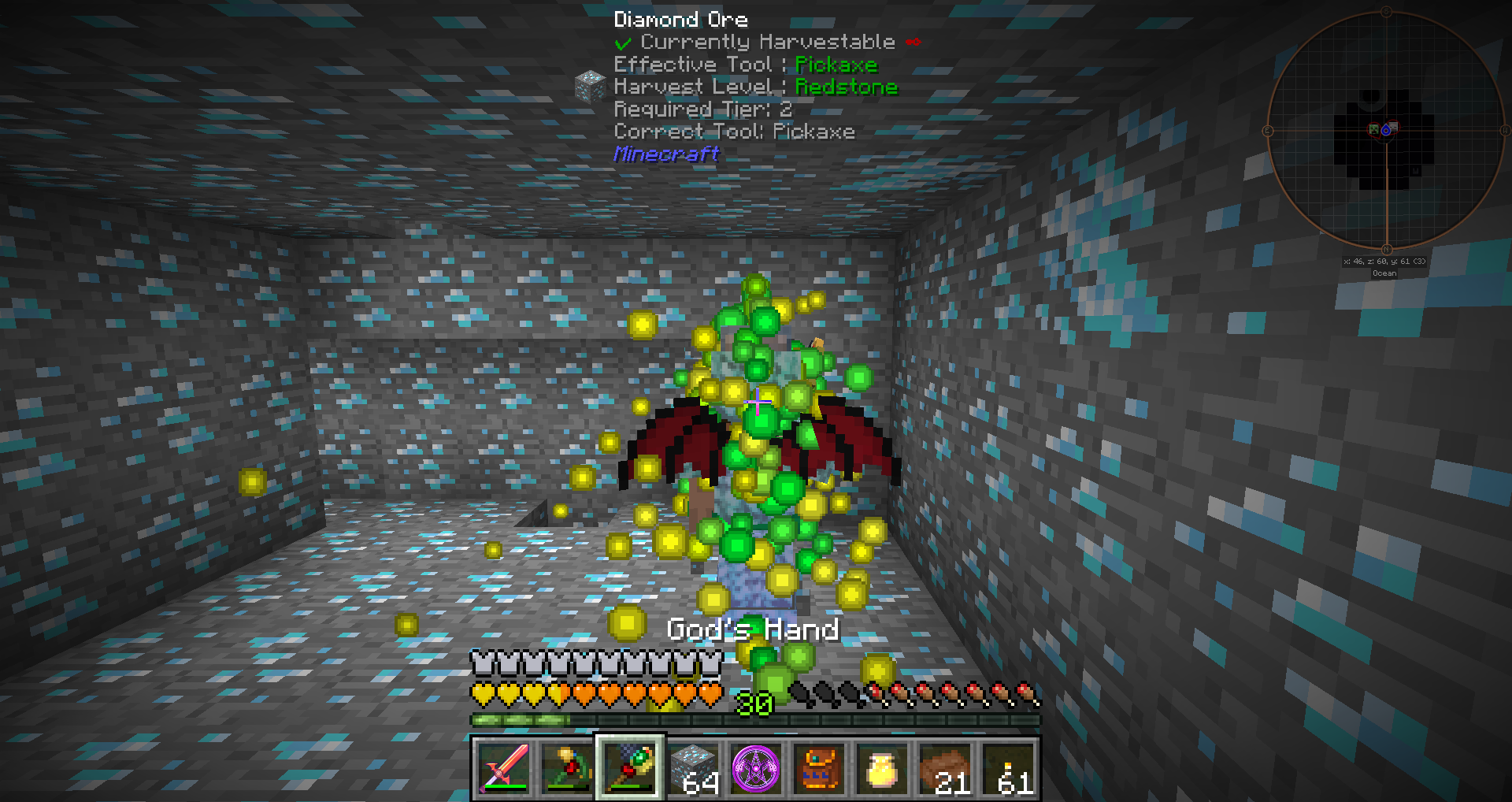Viewport: 1512px width, 802px height.
Task: Select the orange backpack hotbar slot
Action: (819, 768)
